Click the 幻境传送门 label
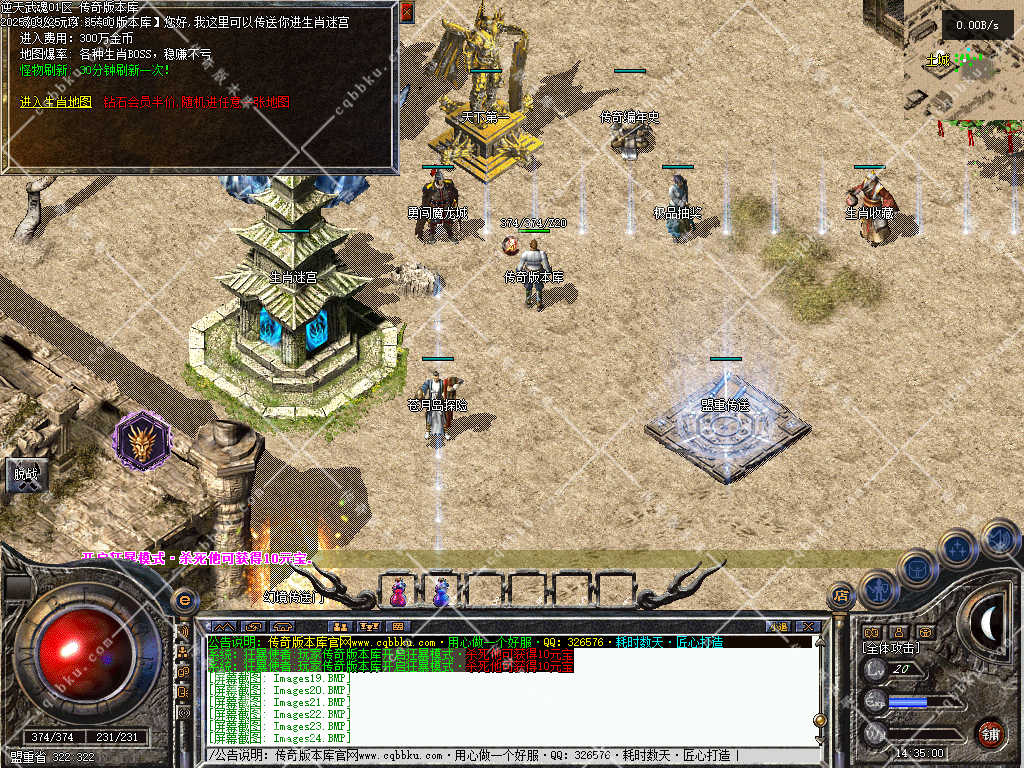This screenshot has height=768, width=1024. pyautogui.click(x=294, y=597)
